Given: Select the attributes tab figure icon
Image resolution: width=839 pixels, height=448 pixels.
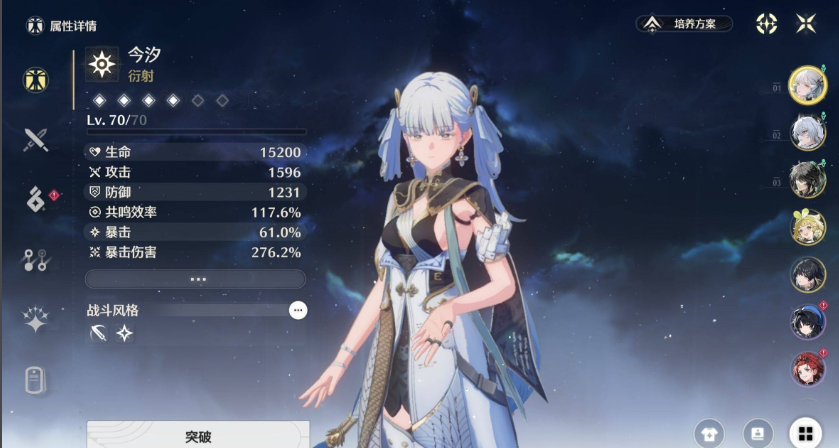Looking at the screenshot, I should (x=36, y=79).
